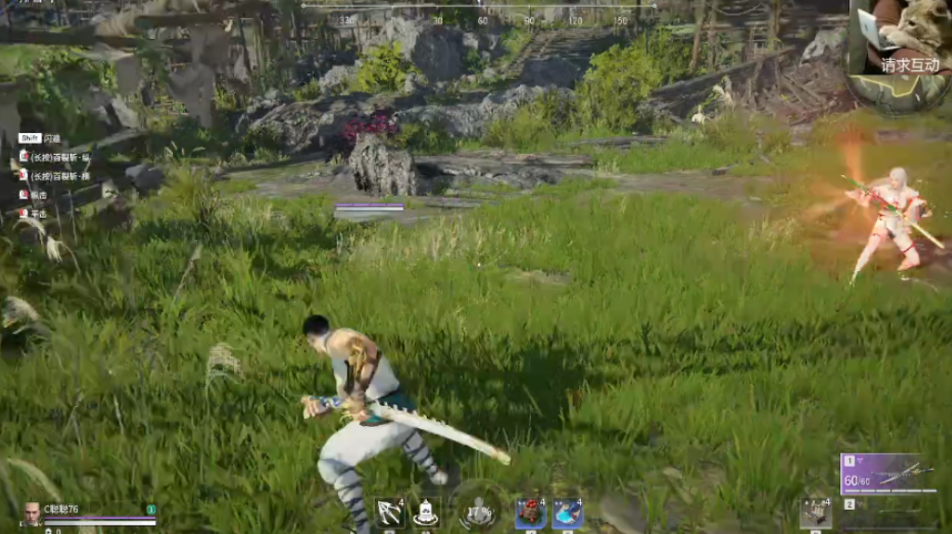Screen dimensions: 952x534
Task: Activate the ultimate skill at 17%
Action: 480,511
